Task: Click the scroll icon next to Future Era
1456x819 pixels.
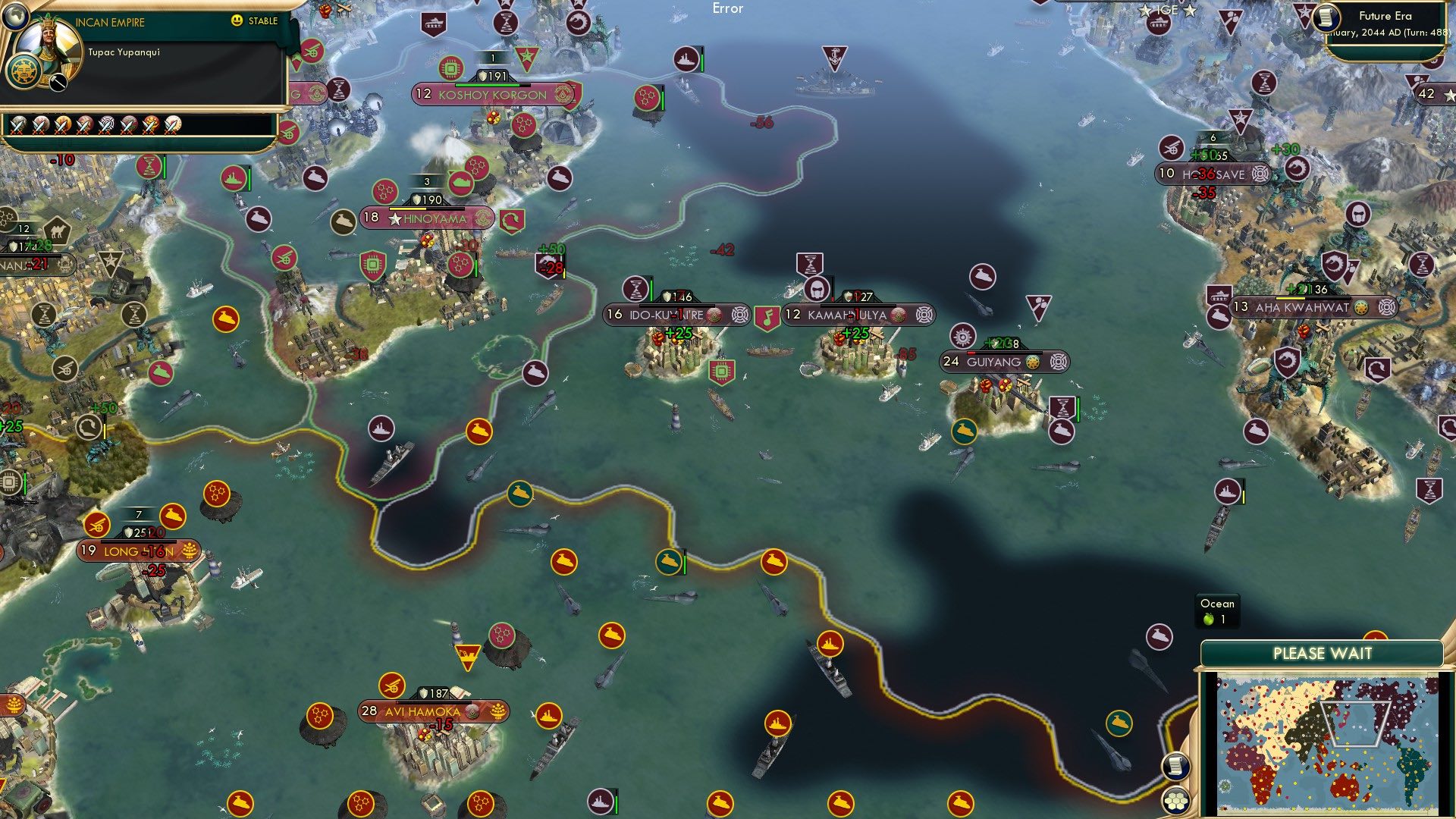Action: 1327,17
